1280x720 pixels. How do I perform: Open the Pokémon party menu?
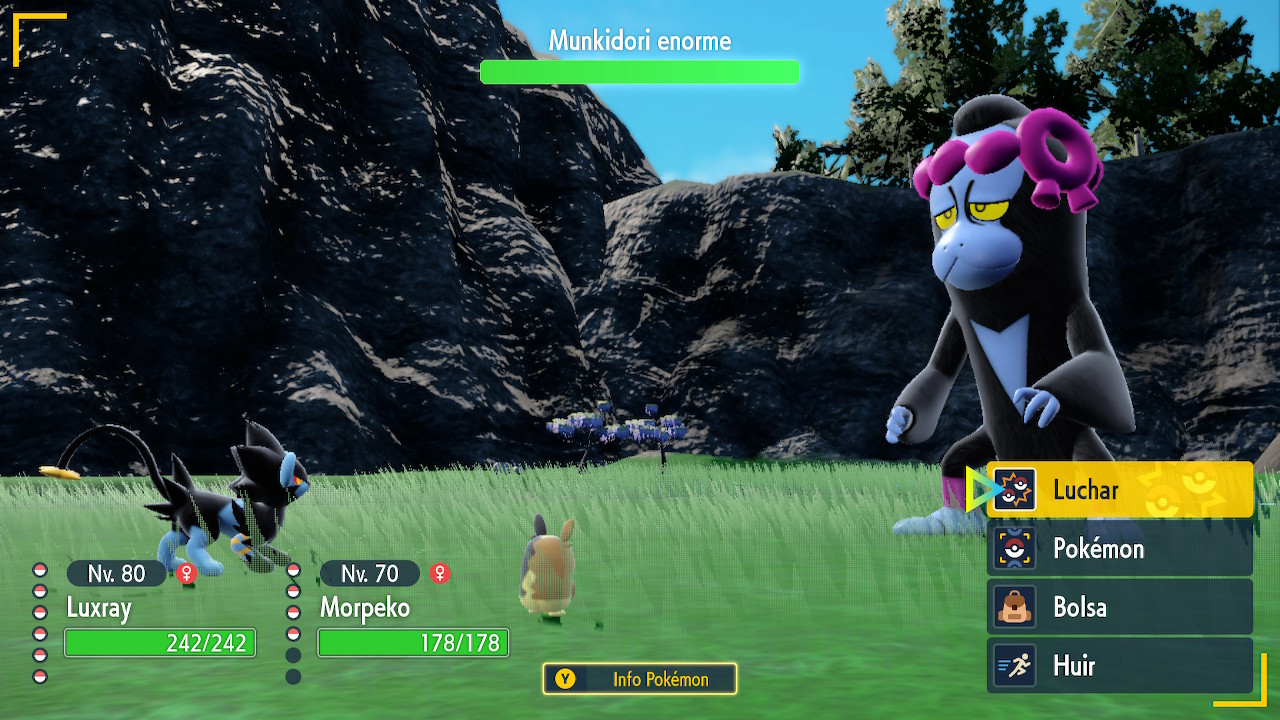coord(1119,549)
